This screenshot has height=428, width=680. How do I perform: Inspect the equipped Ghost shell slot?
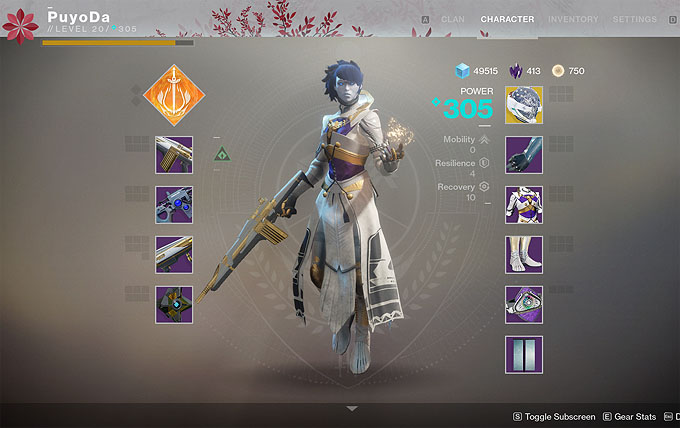coord(174,304)
